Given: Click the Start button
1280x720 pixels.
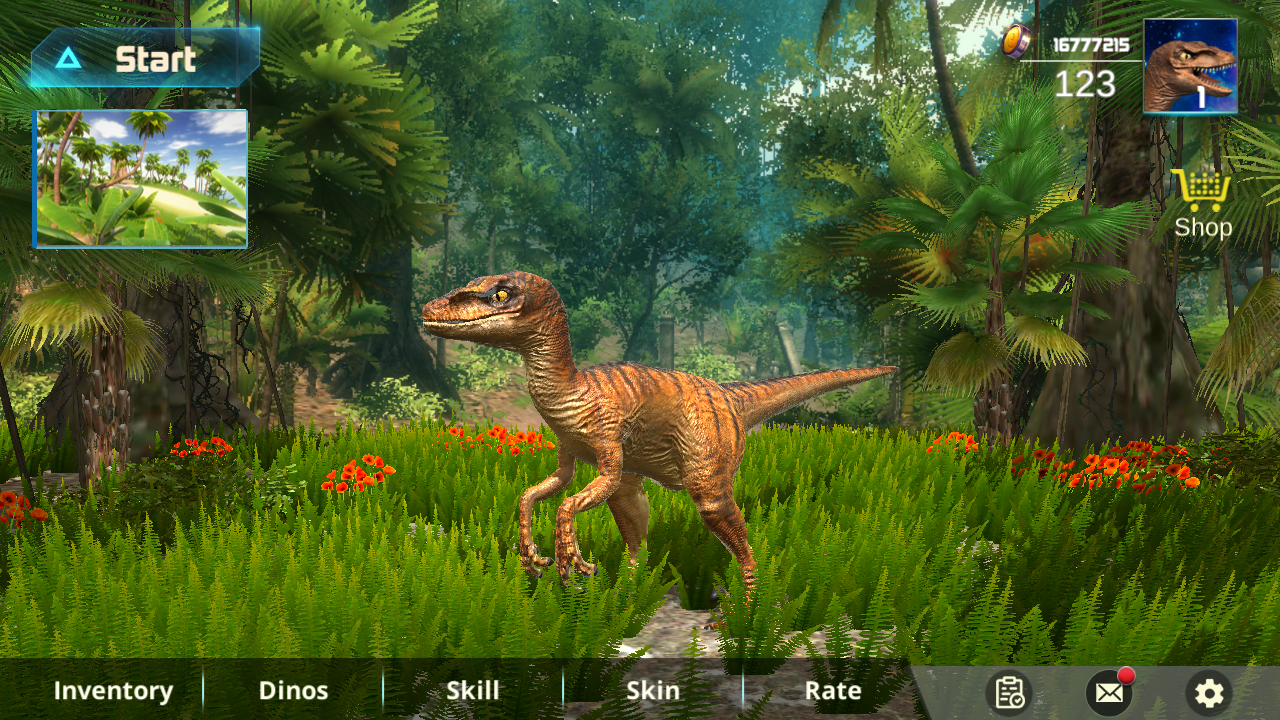Looking at the screenshot, I should pos(145,59).
